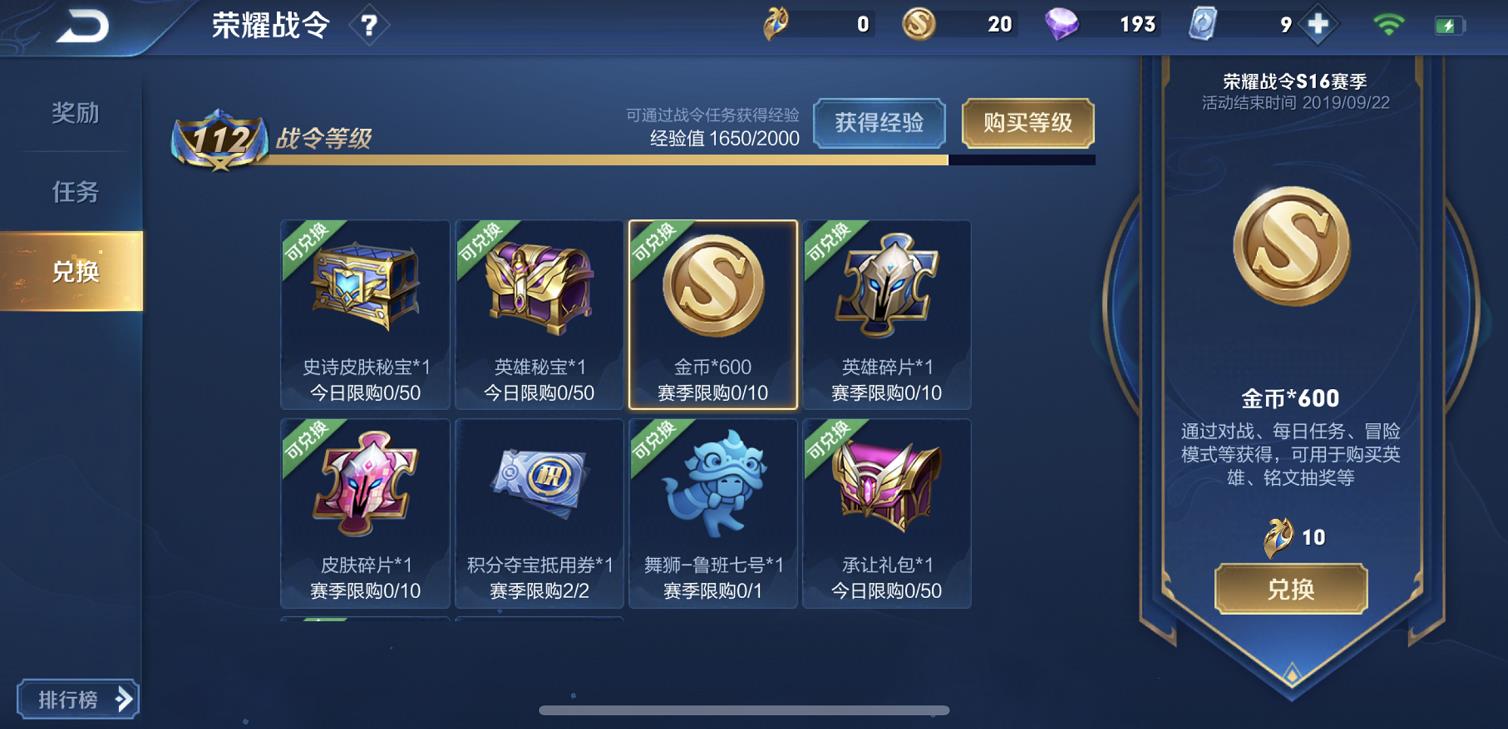Open the 排行榜 leaderboard panel
The width and height of the screenshot is (1508, 729).
(x=77, y=699)
